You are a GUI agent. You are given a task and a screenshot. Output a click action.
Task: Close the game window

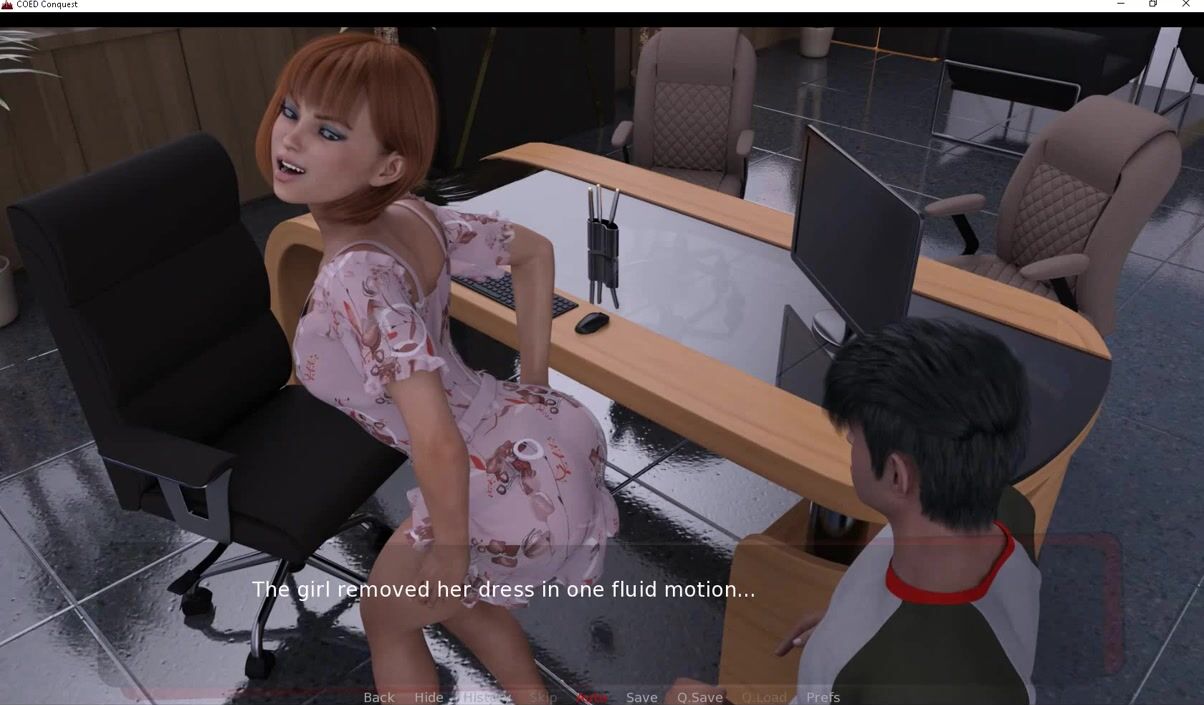1186,5
